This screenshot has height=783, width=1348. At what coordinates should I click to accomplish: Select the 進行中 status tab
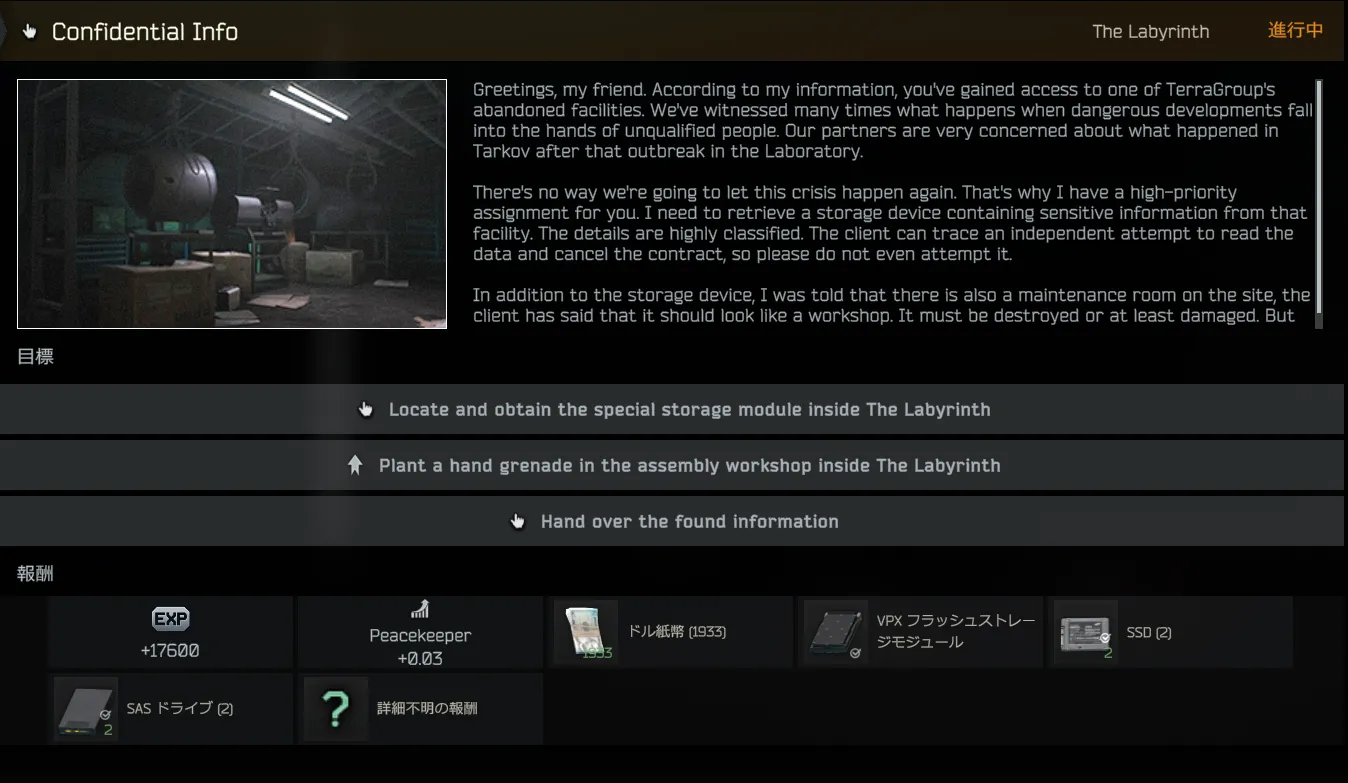pos(1294,31)
